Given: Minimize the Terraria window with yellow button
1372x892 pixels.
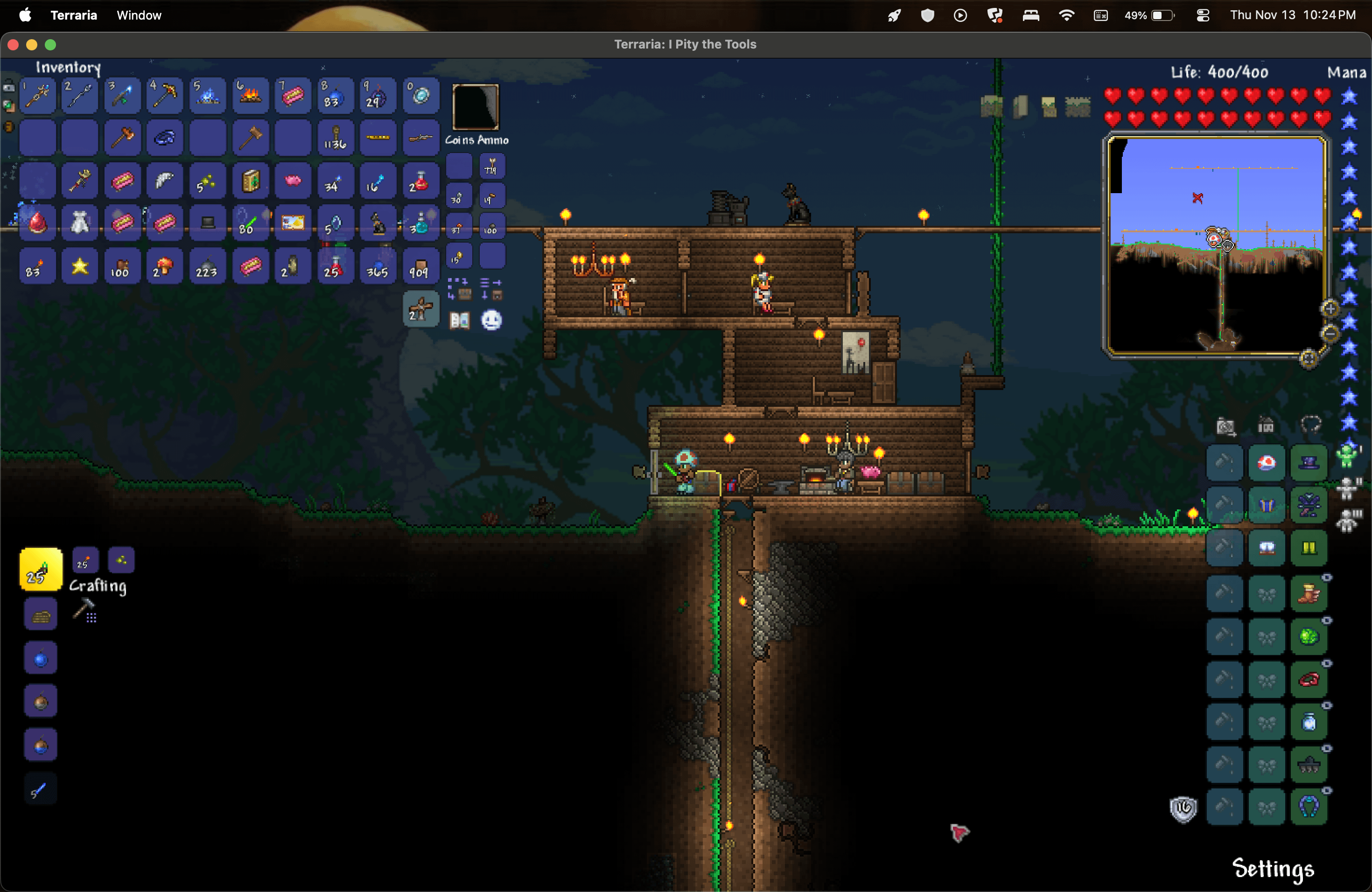Looking at the screenshot, I should tap(32, 44).
